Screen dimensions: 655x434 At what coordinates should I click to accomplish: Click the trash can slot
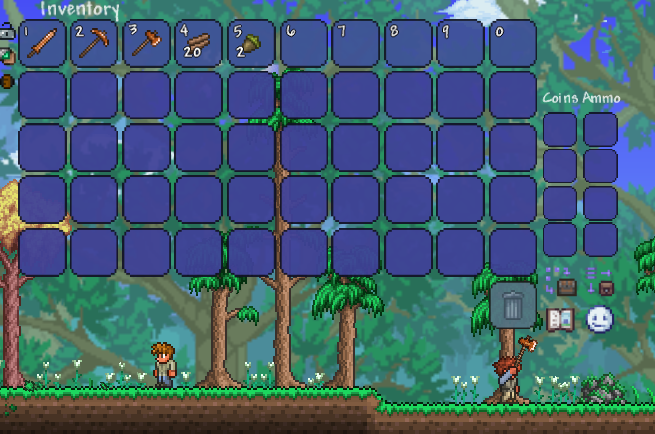pyautogui.click(x=513, y=304)
